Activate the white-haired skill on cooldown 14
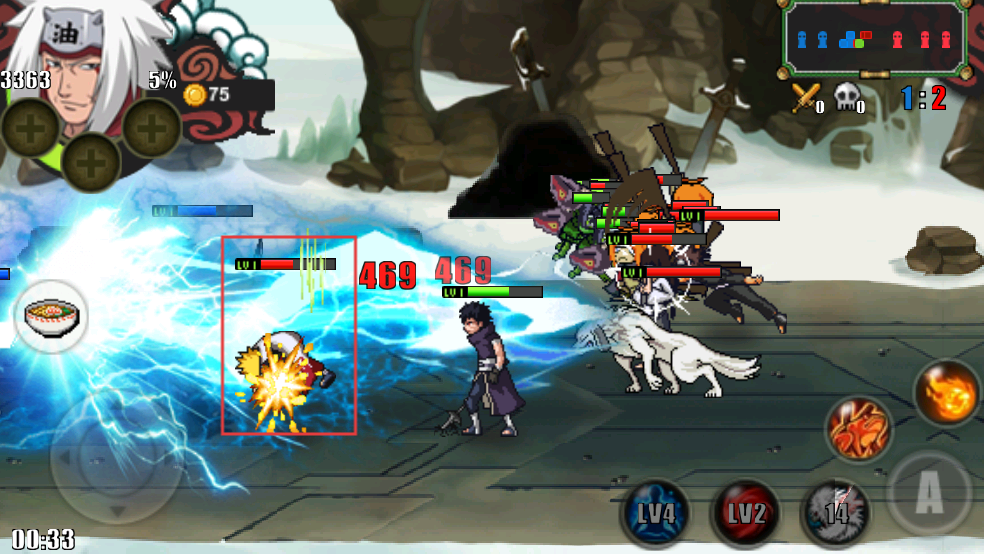 (x=836, y=514)
